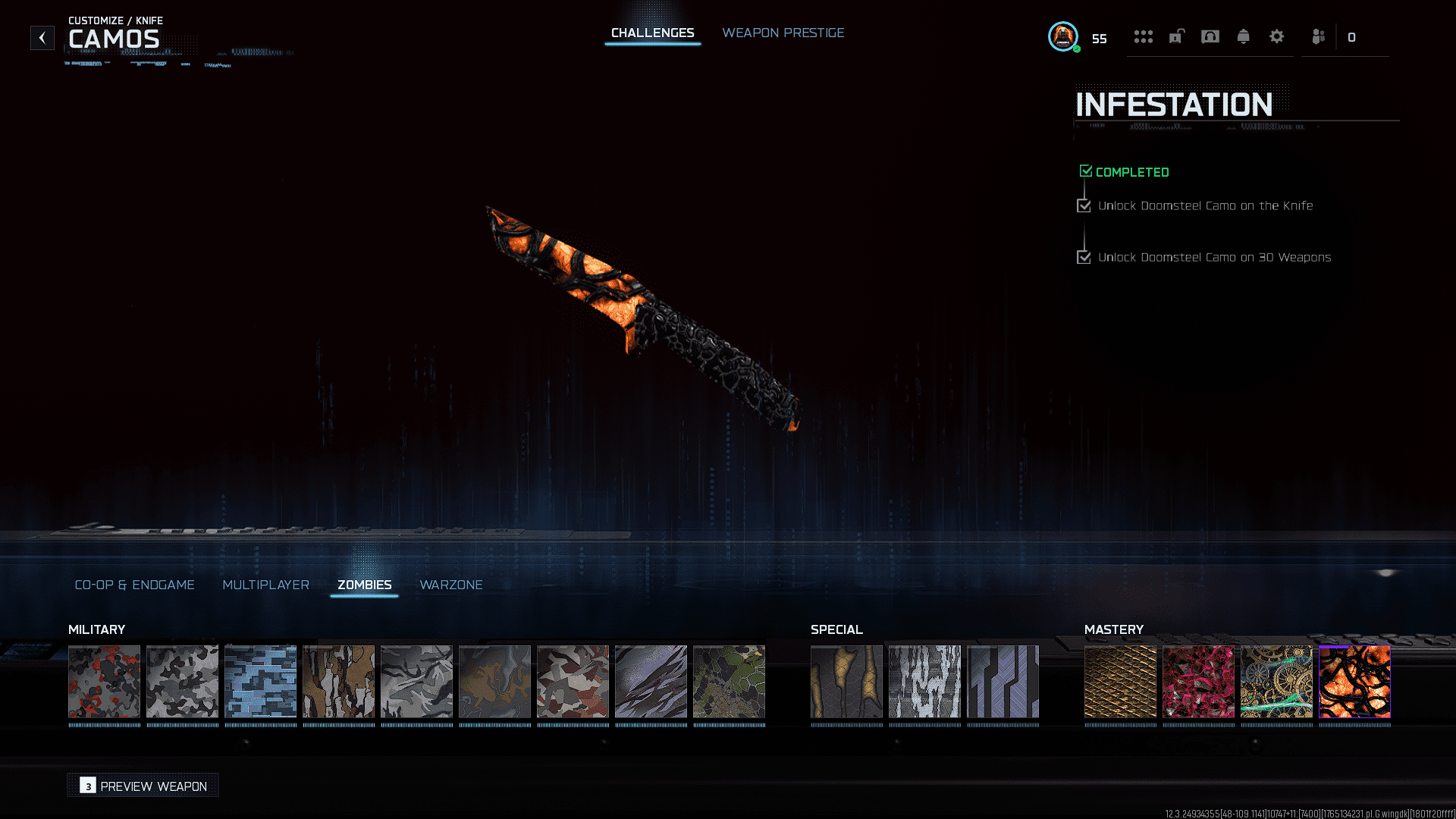Open the player profile avatar
1456x819 pixels.
point(1062,36)
